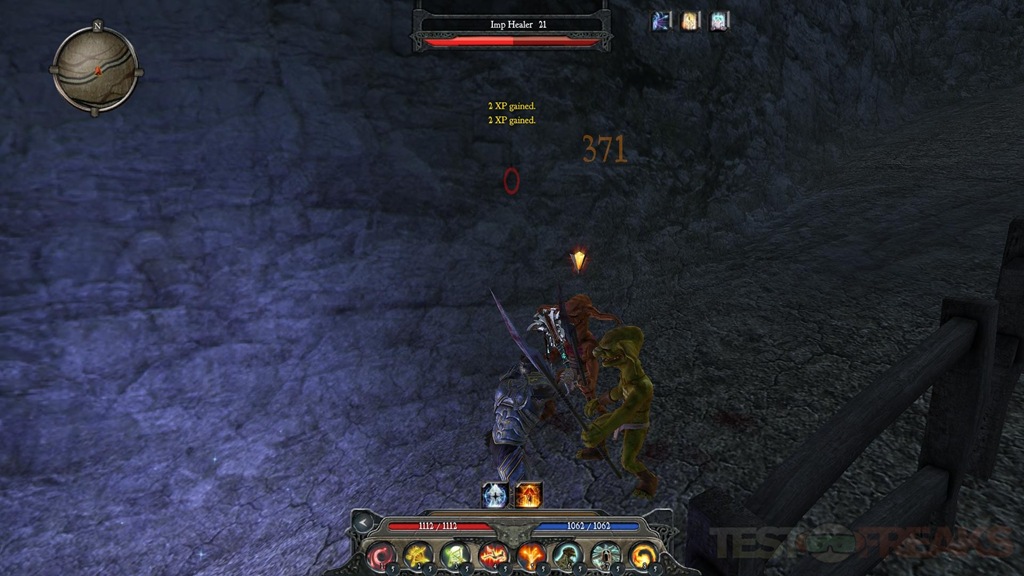Cast the golden fire spiral skill
1024x576 pixels.
click(642, 554)
